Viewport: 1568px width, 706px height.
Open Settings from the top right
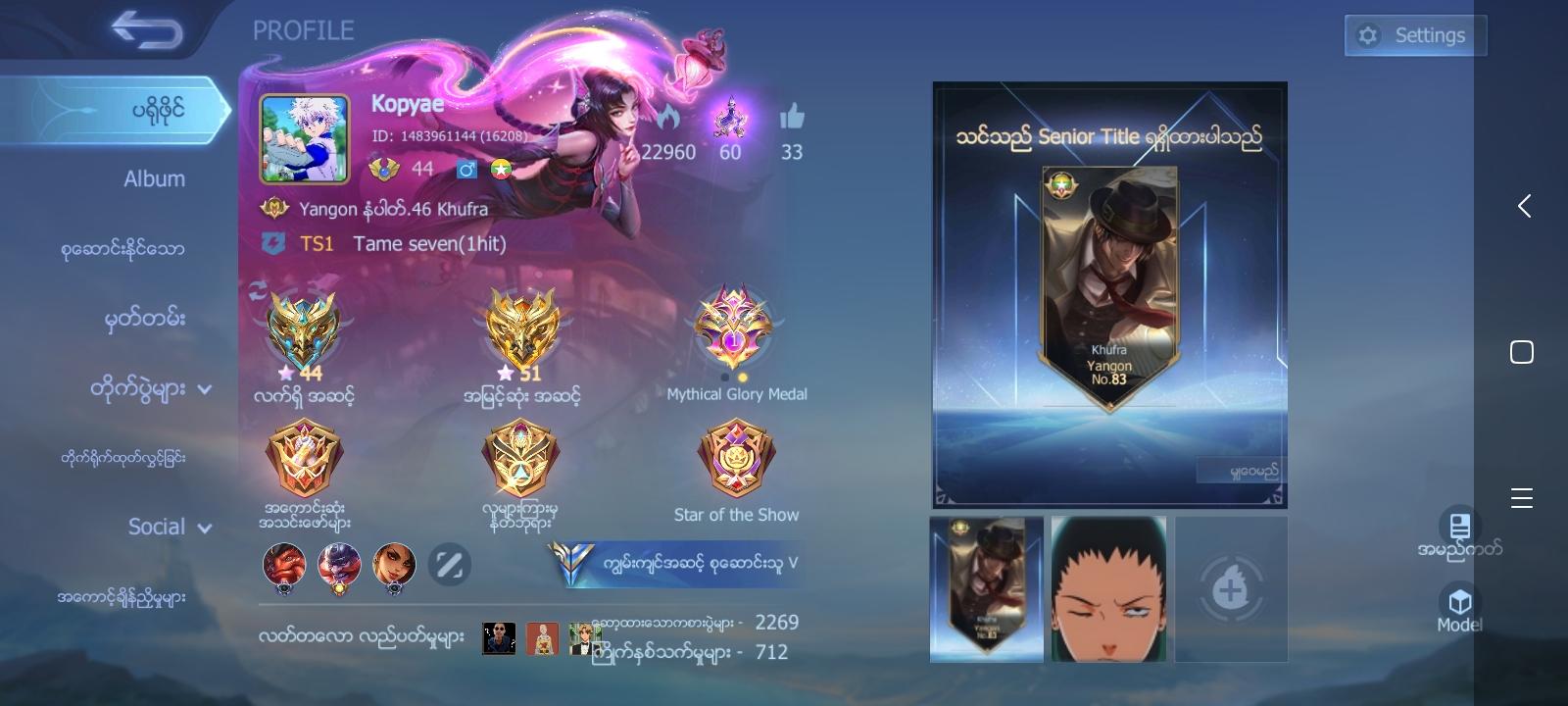[1415, 34]
